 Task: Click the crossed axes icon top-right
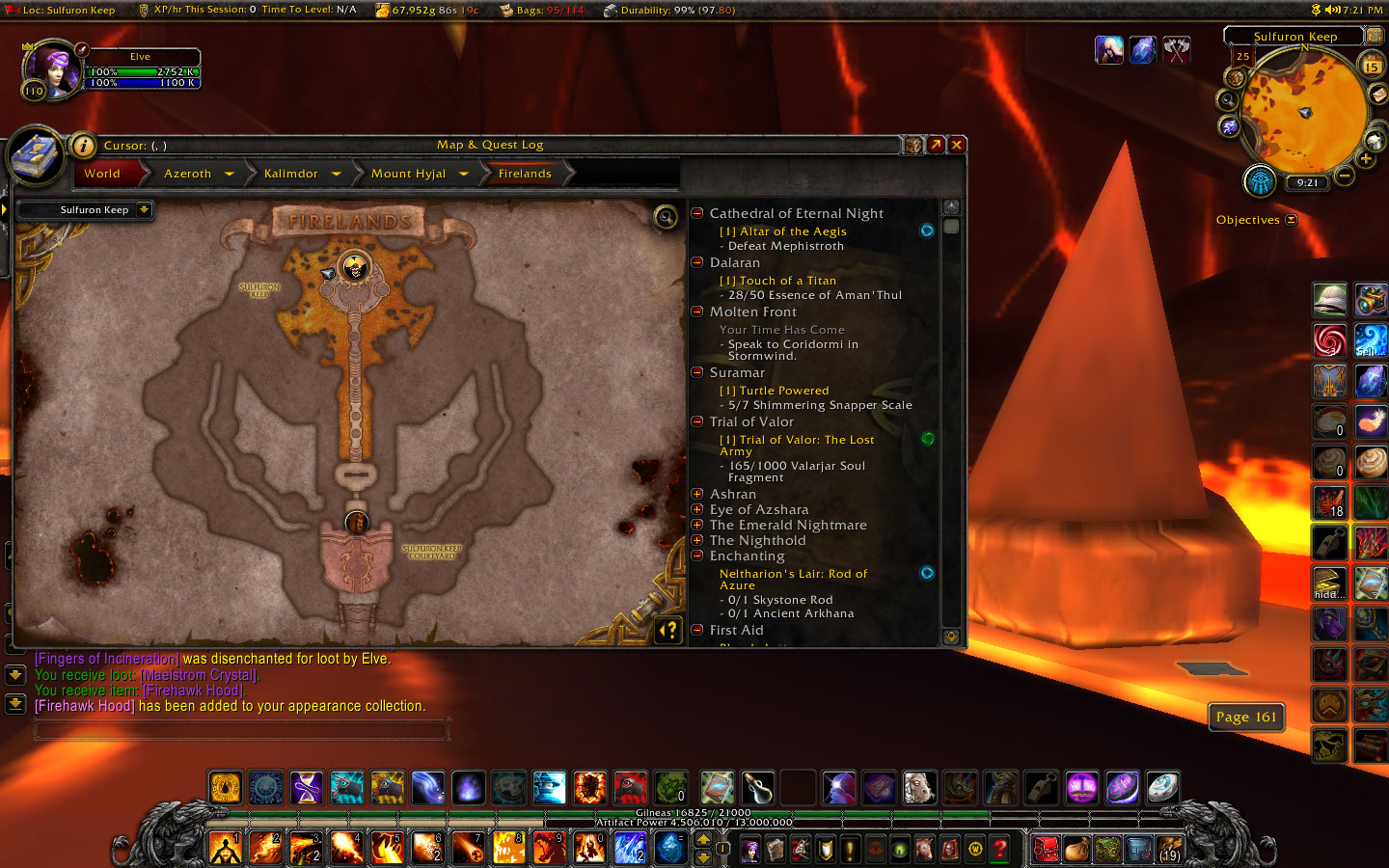coord(1176,49)
